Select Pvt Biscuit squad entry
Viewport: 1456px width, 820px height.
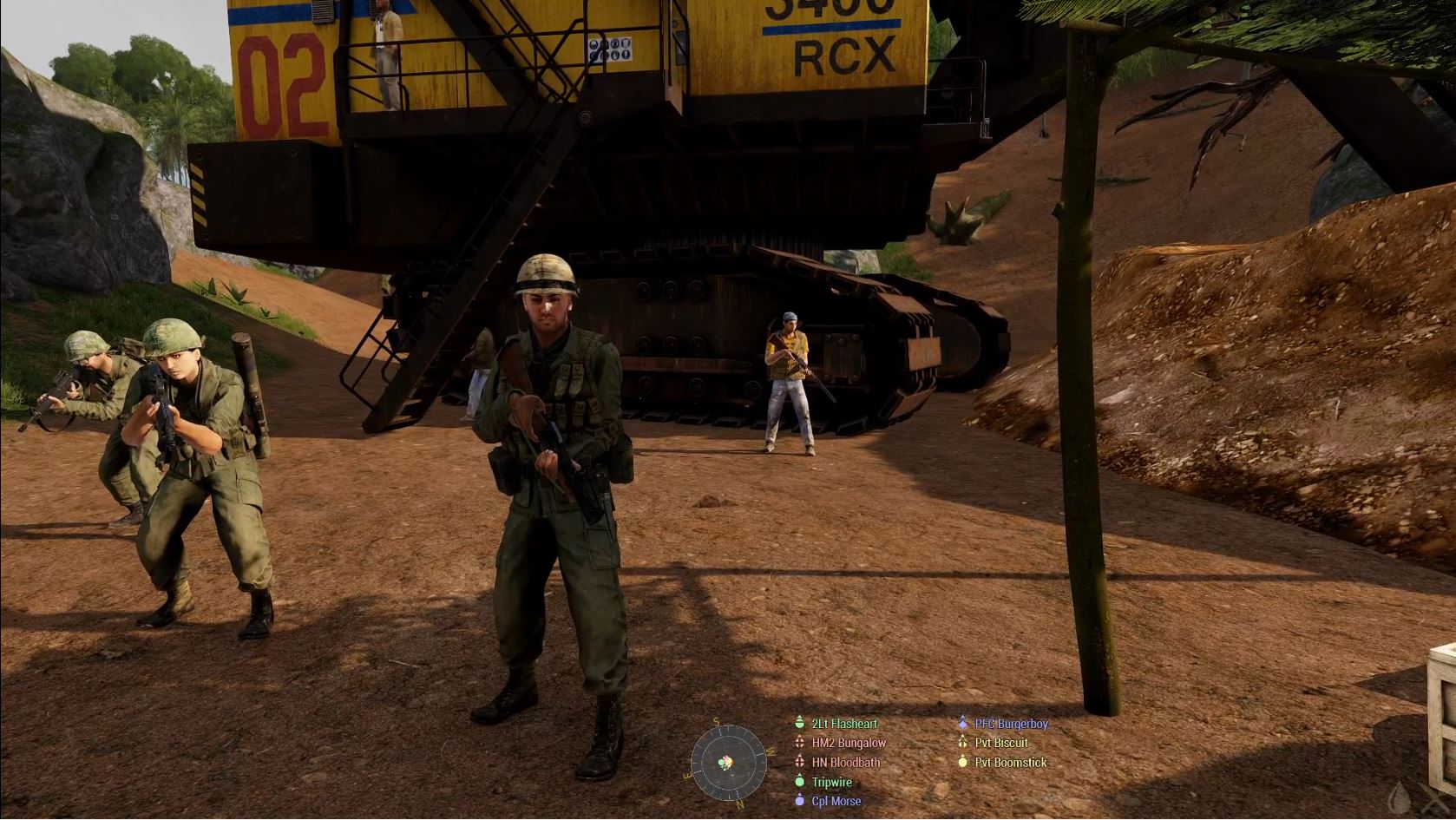coord(1001,743)
